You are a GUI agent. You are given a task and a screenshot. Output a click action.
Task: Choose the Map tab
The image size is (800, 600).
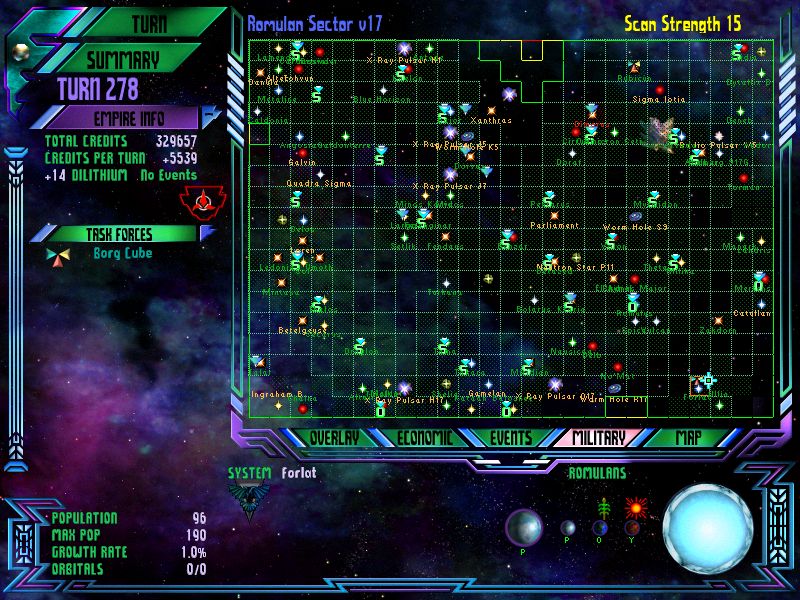[x=688, y=438]
